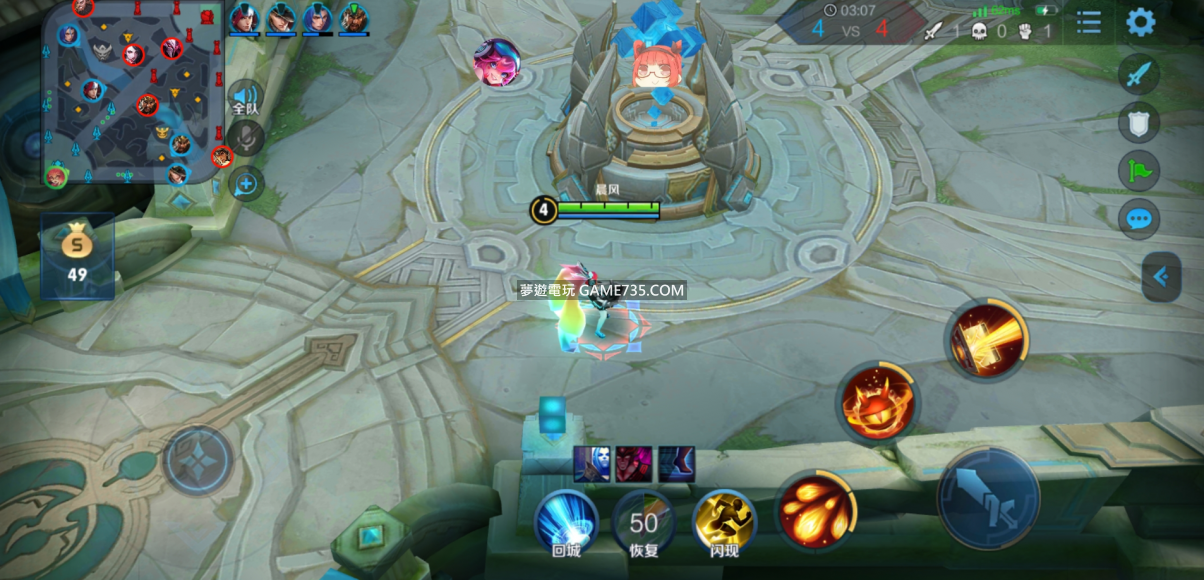Toggle the 全队 team voice speaker
1204x580 pixels.
coord(245,97)
